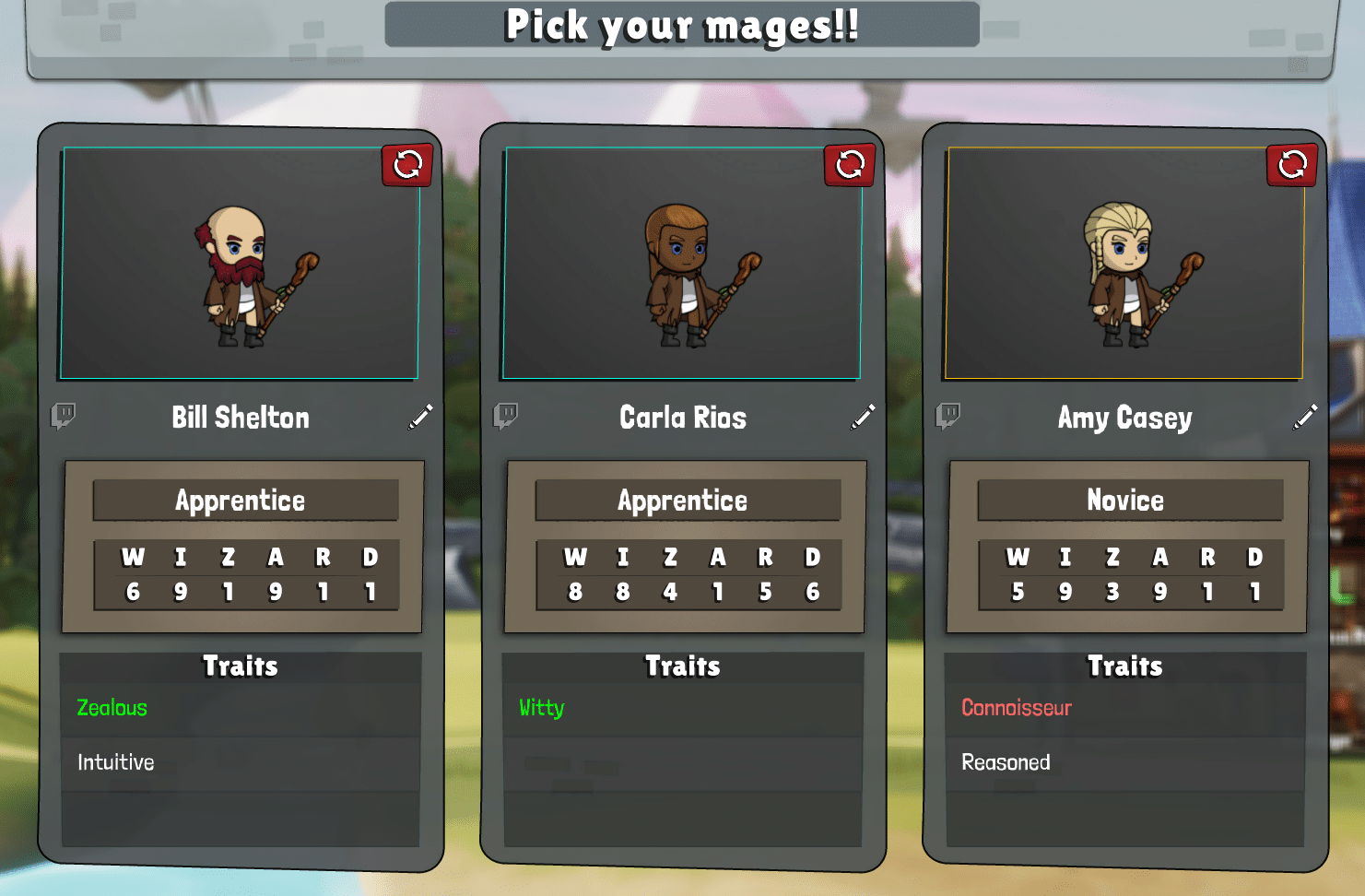Edit Carla Rios's name with the pencil icon
Viewport: 1365px width, 896px height.
[x=863, y=417]
